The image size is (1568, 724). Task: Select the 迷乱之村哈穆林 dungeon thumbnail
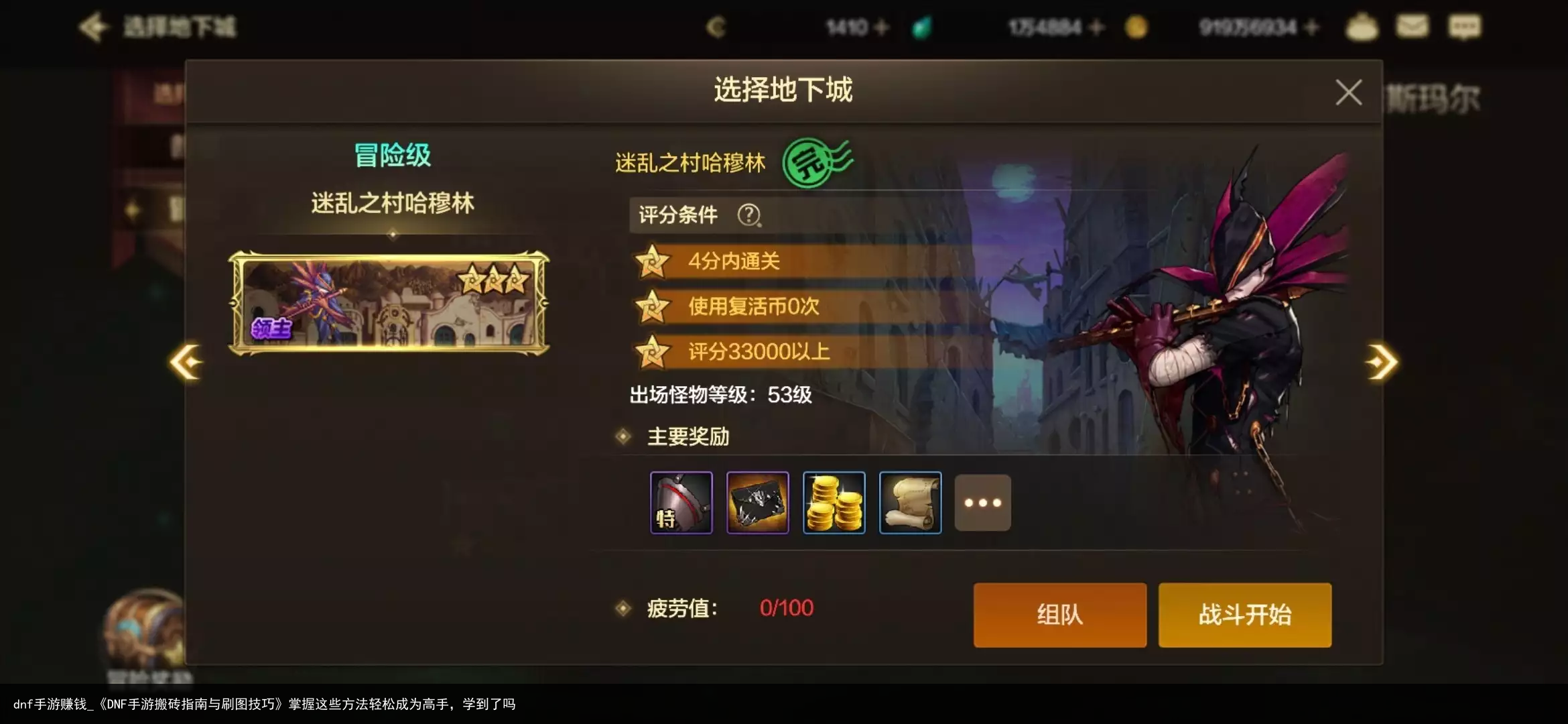click(389, 303)
